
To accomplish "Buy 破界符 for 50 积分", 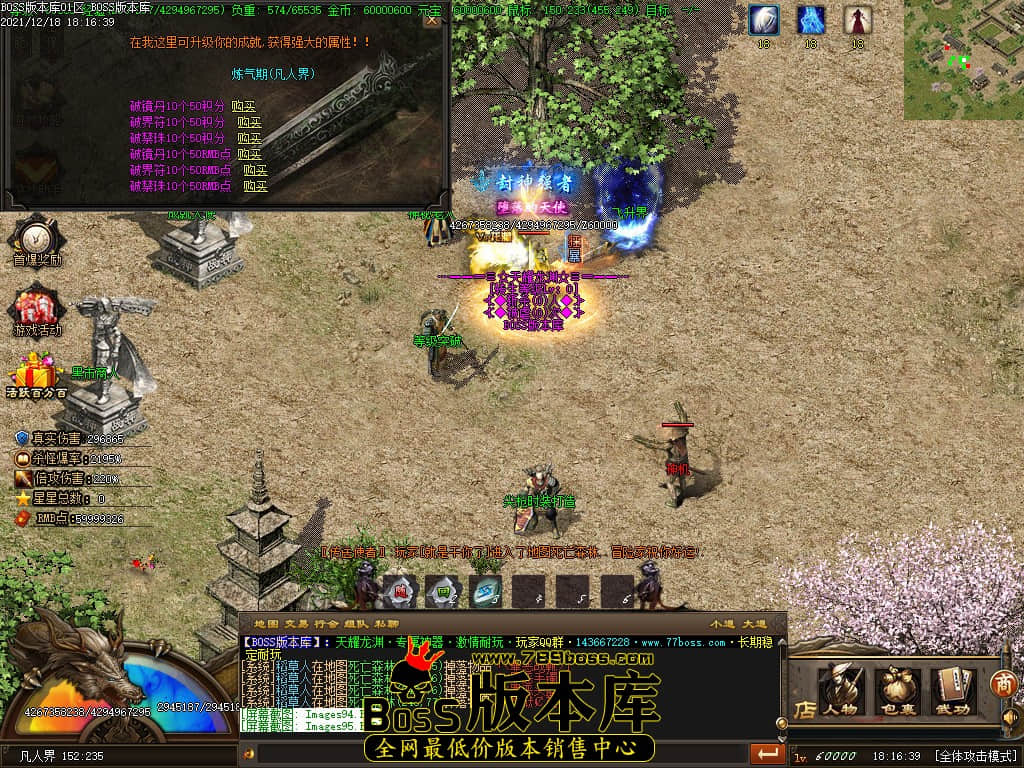I will 250,122.
